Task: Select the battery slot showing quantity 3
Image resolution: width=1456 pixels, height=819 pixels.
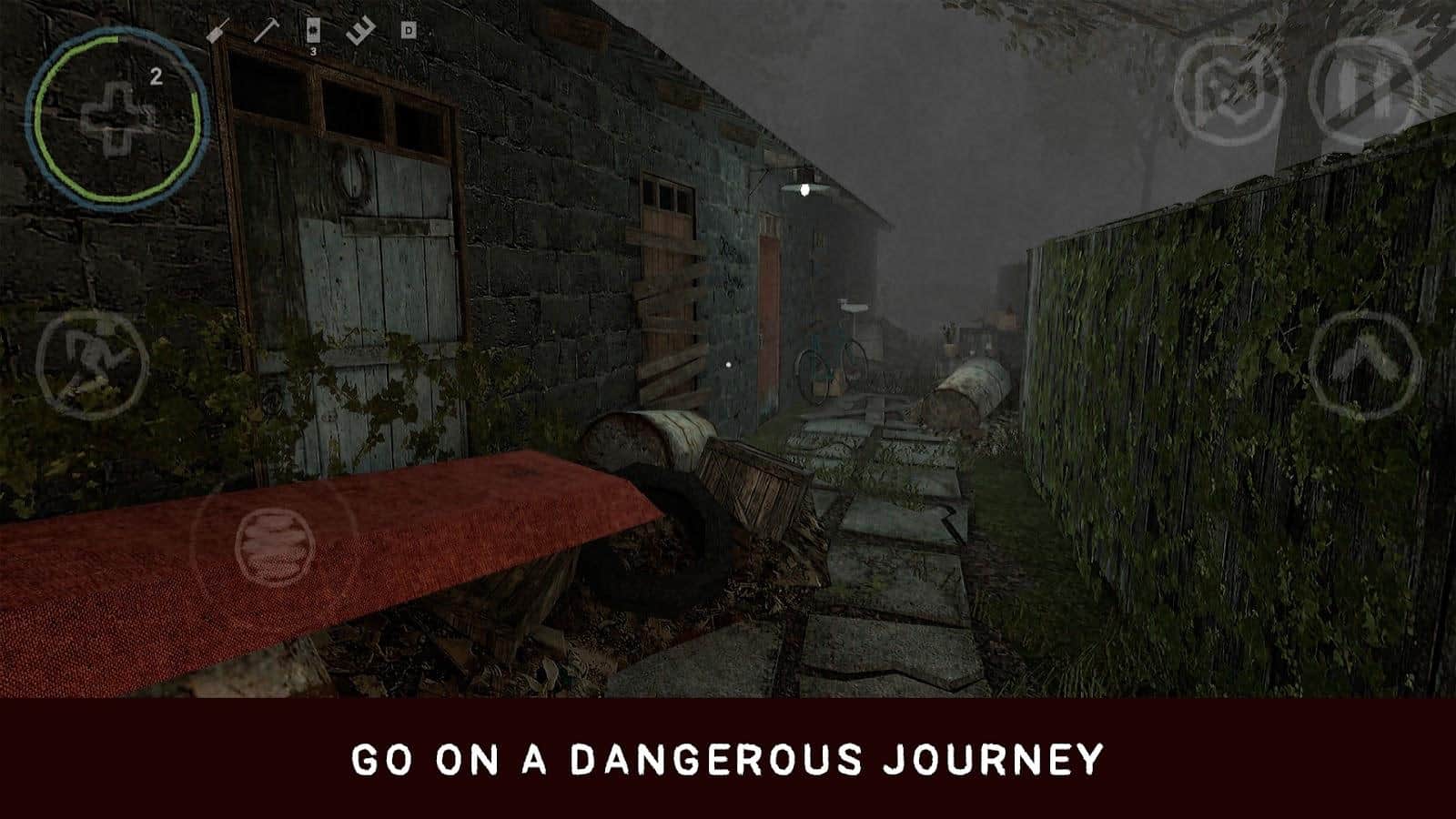Action: click(x=313, y=29)
